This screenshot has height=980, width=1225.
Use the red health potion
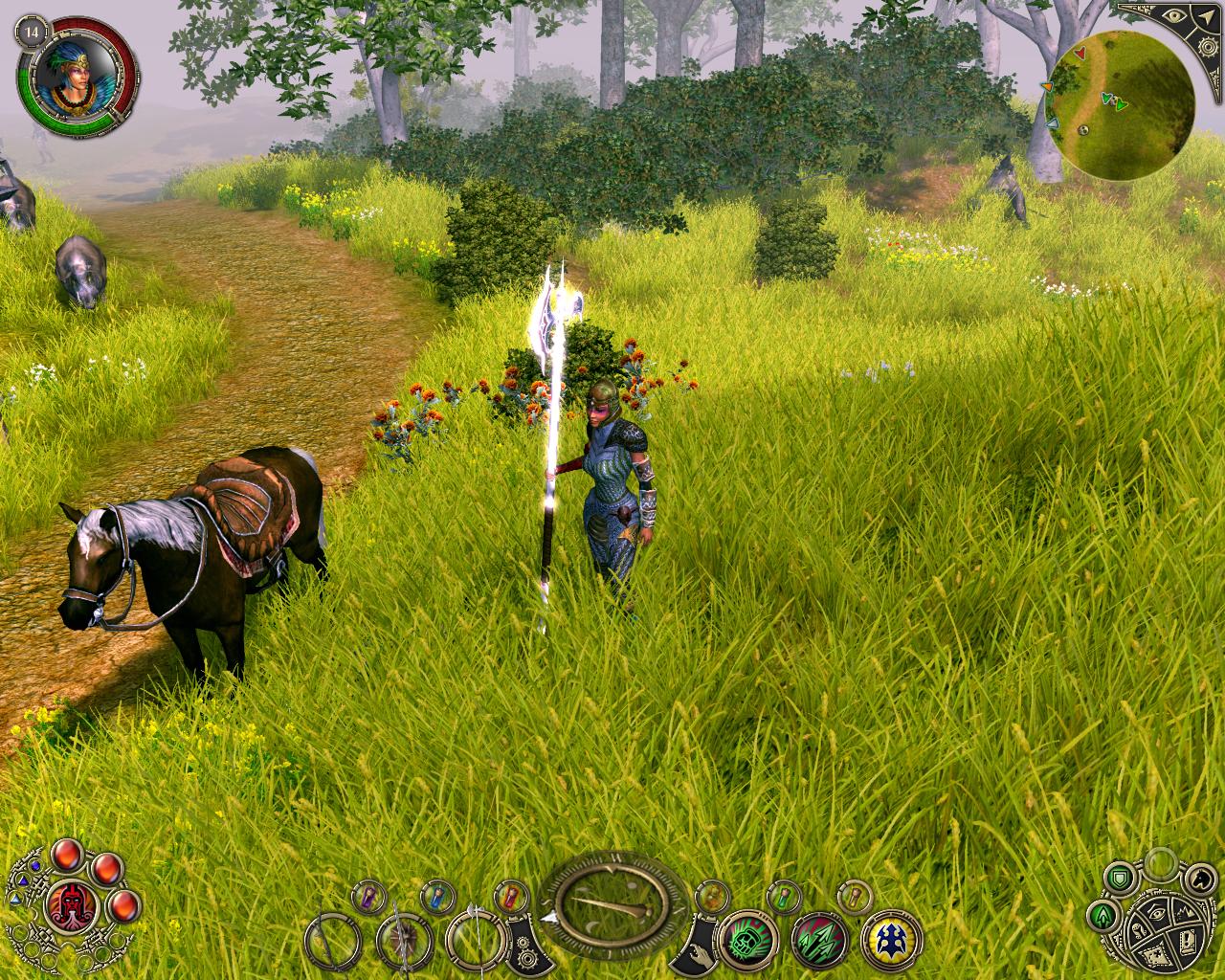tap(510, 897)
